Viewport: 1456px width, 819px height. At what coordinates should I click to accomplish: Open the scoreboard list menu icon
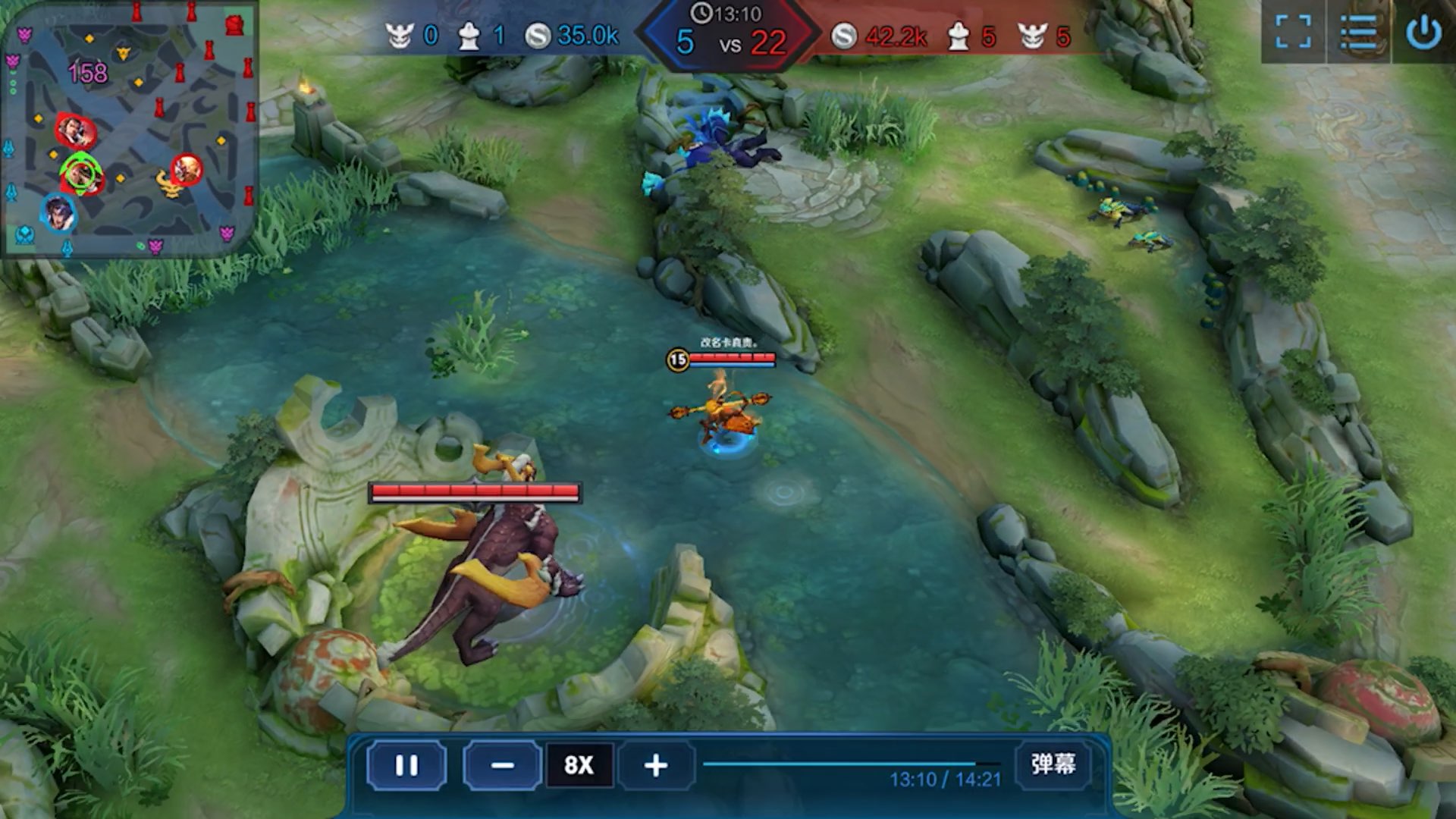[x=1358, y=32]
